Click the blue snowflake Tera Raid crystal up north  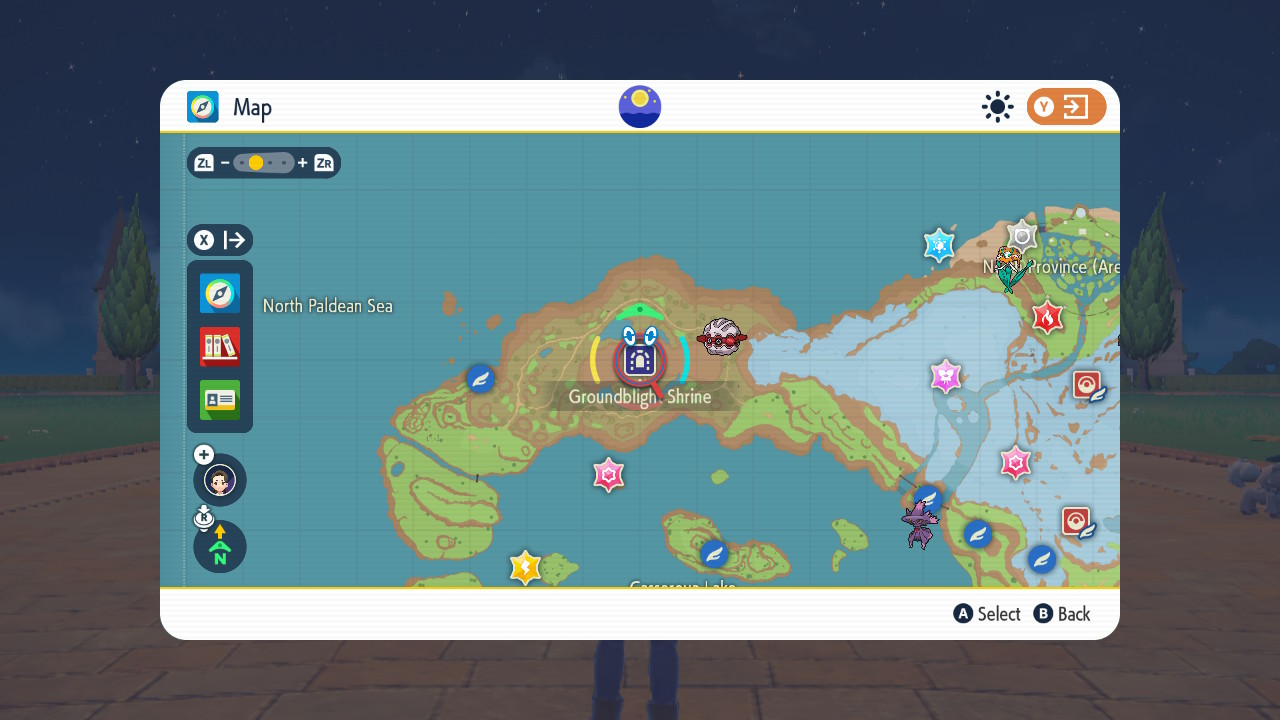(x=938, y=245)
